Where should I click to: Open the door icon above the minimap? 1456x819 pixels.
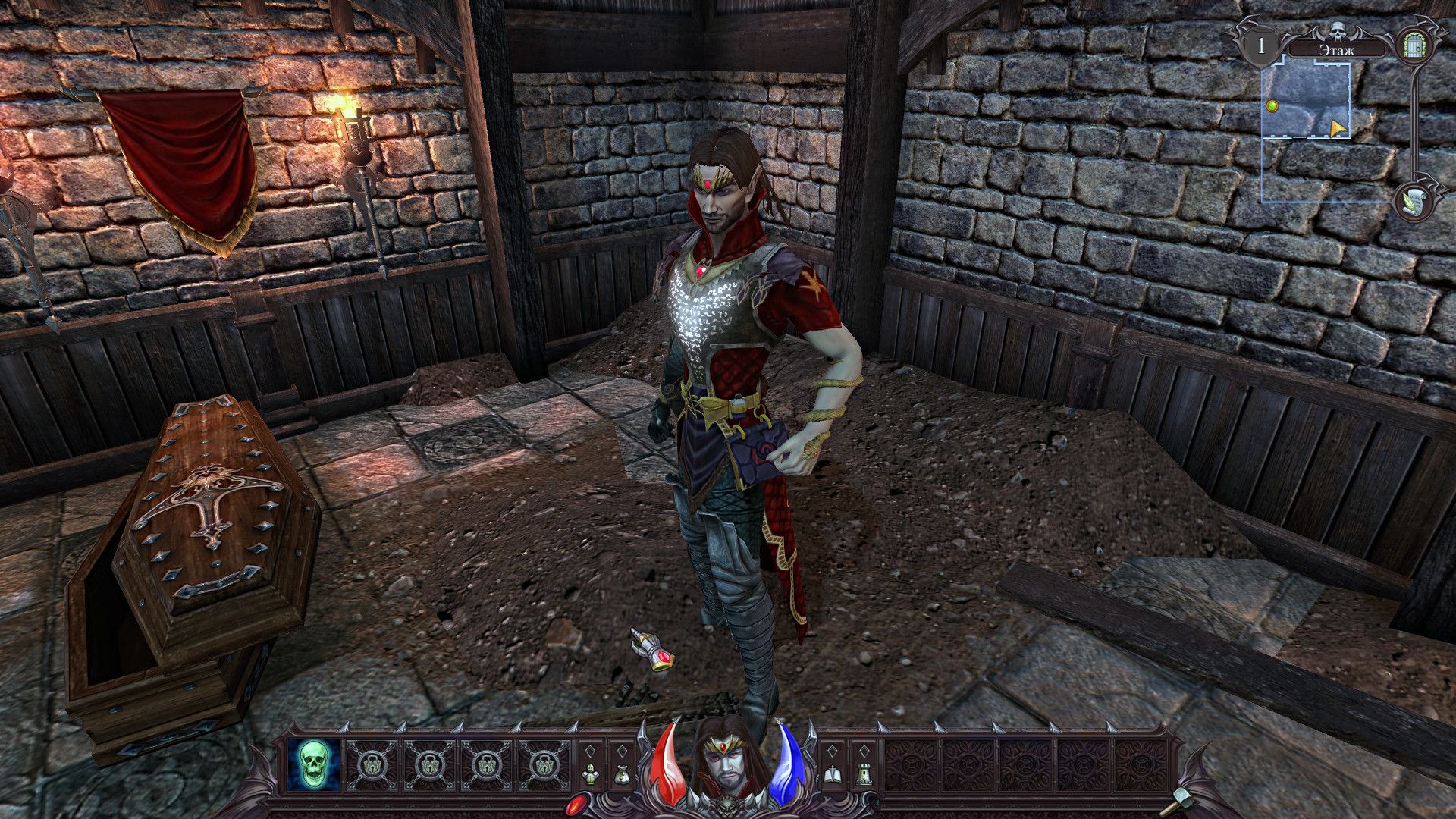click(1412, 45)
